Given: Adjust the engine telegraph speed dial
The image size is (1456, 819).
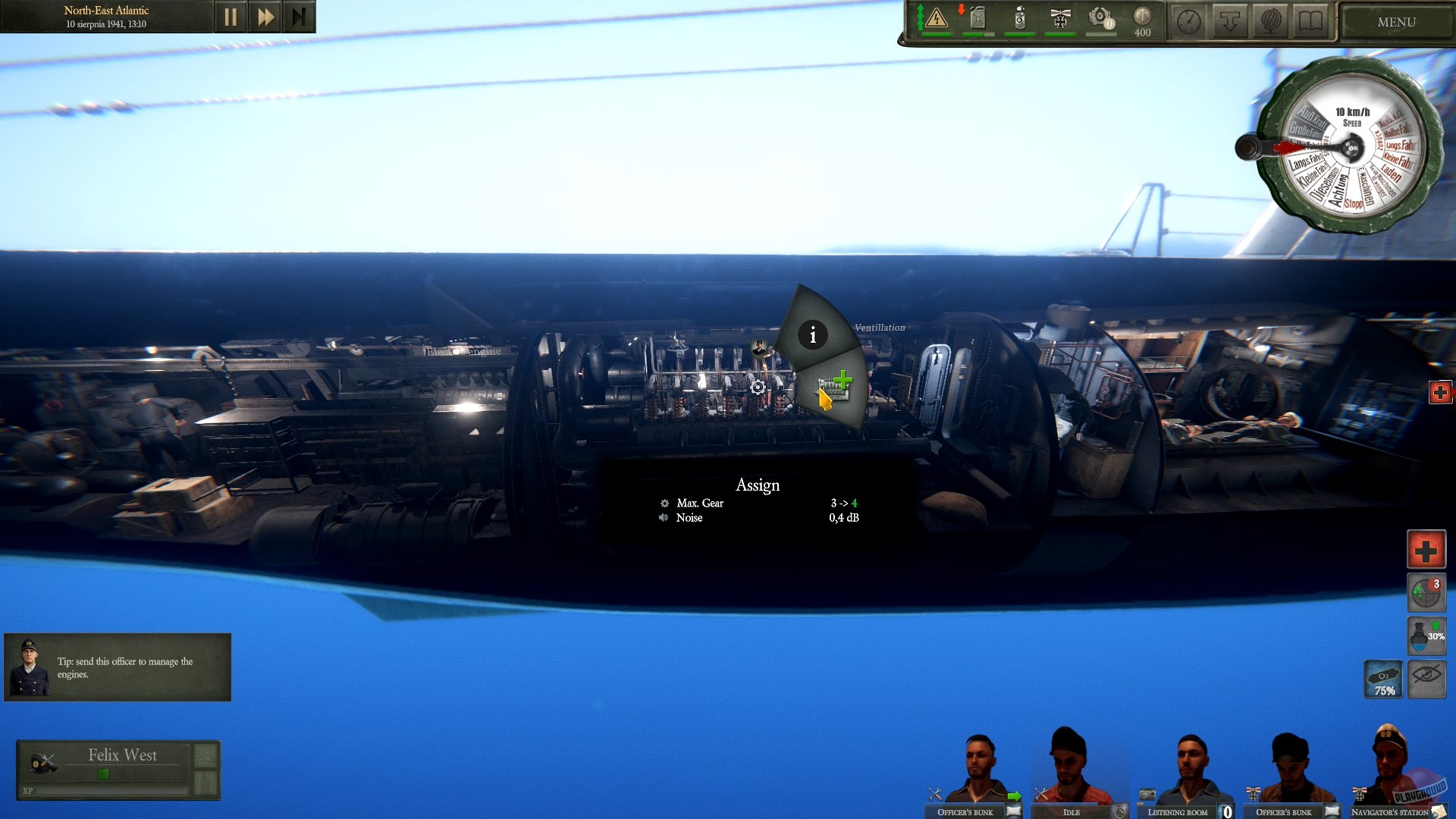Looking at the screenshot, I should [1351, 148].
